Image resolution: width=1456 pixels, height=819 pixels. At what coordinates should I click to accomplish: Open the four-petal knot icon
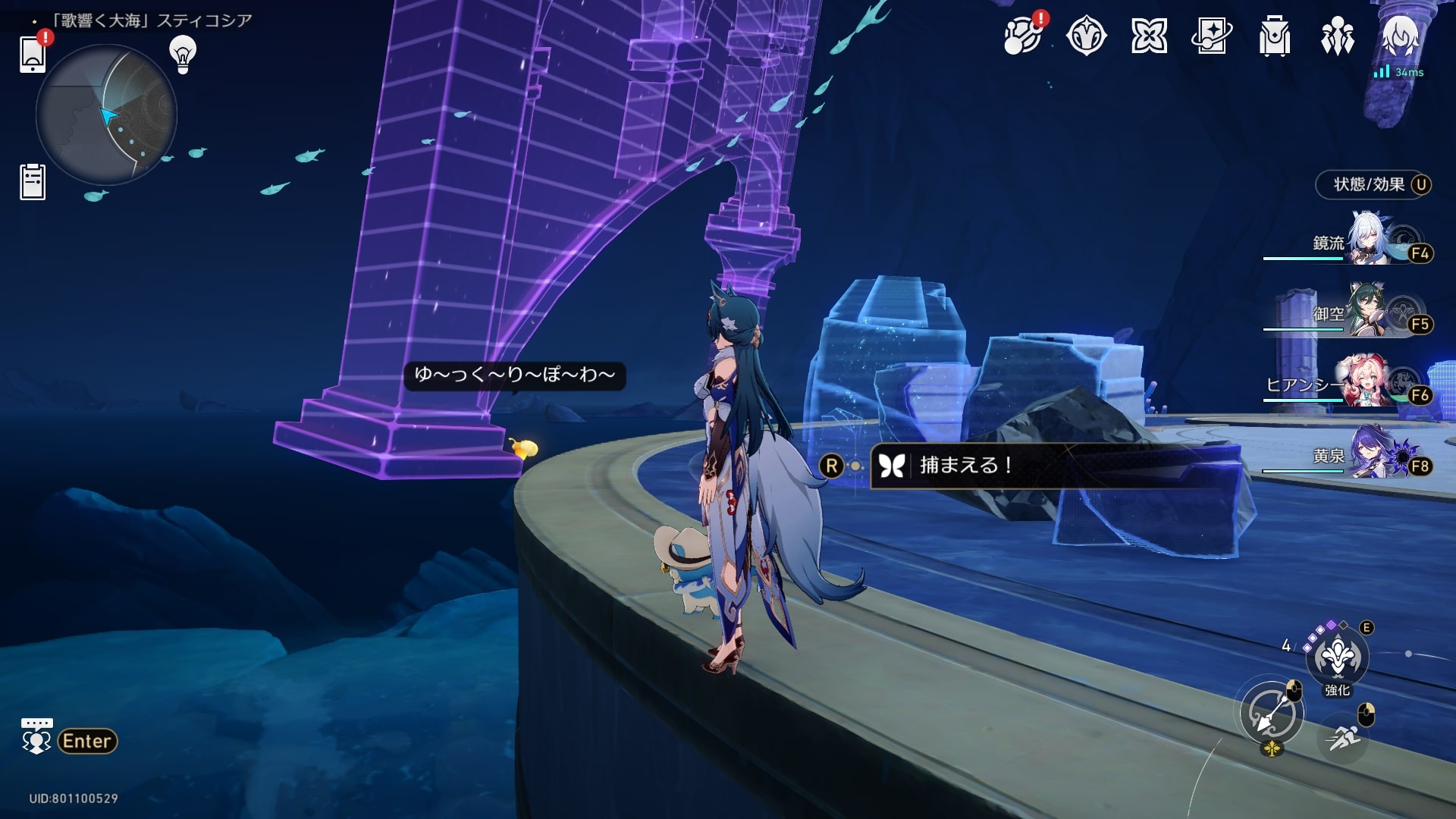point(1149,36)
